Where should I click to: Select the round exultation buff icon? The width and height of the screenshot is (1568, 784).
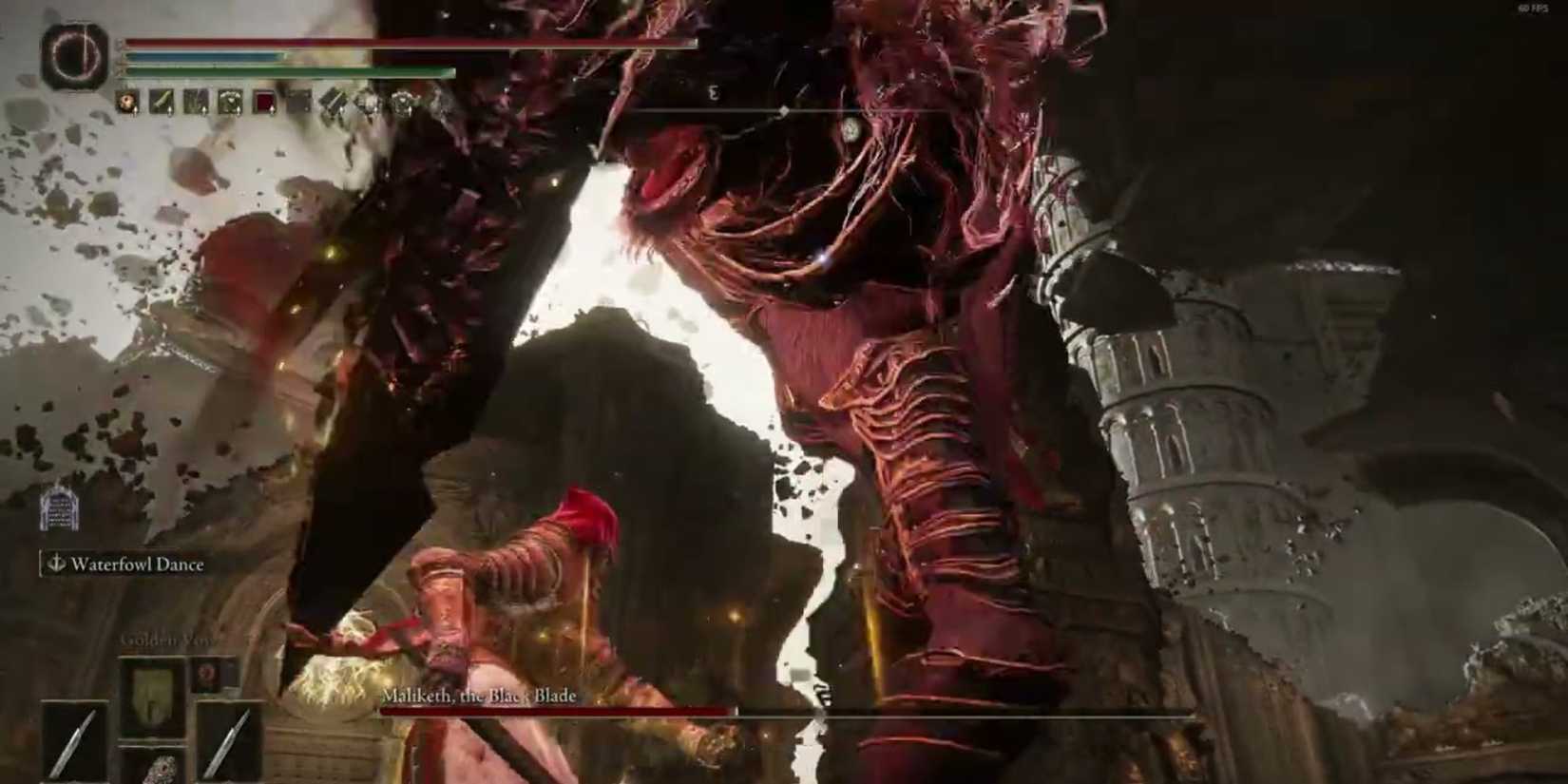point(126,102)
